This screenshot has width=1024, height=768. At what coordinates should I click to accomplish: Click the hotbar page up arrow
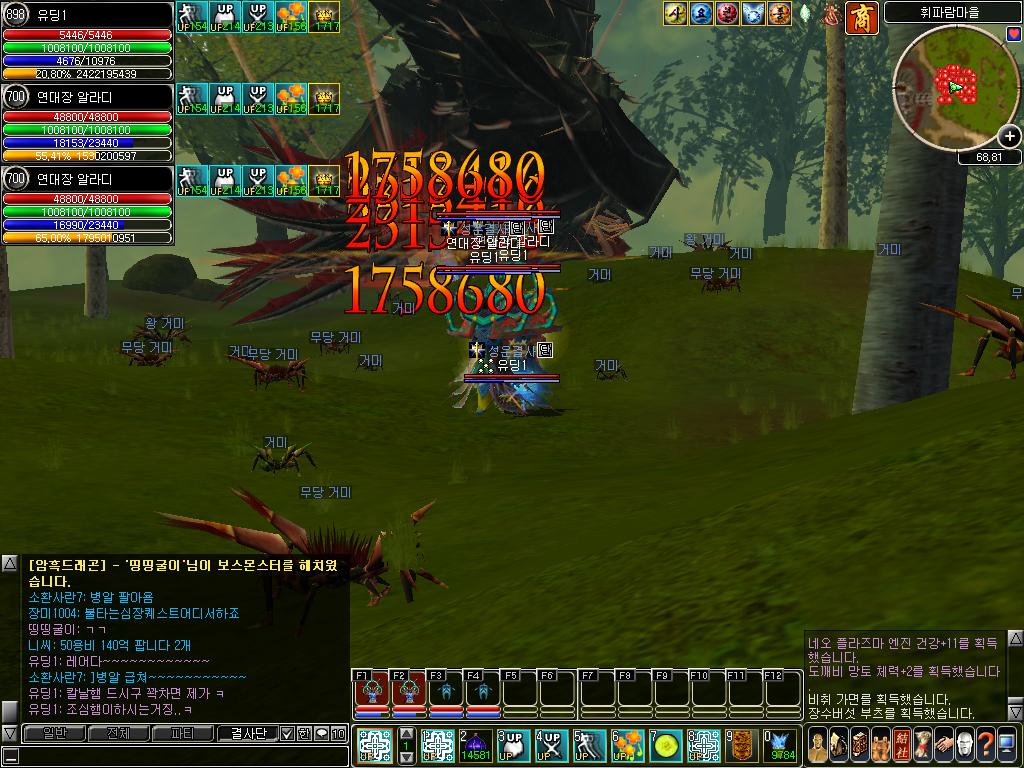(407, 734)
